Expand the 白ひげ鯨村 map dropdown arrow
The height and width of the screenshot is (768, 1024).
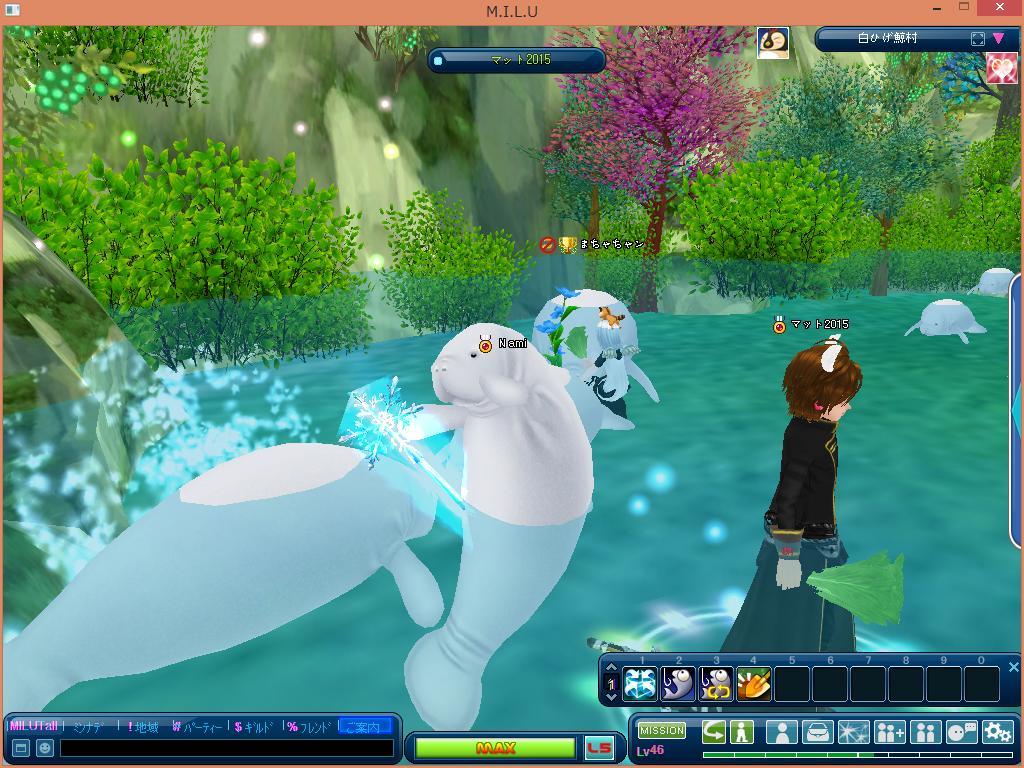click(x=999, y=39)
